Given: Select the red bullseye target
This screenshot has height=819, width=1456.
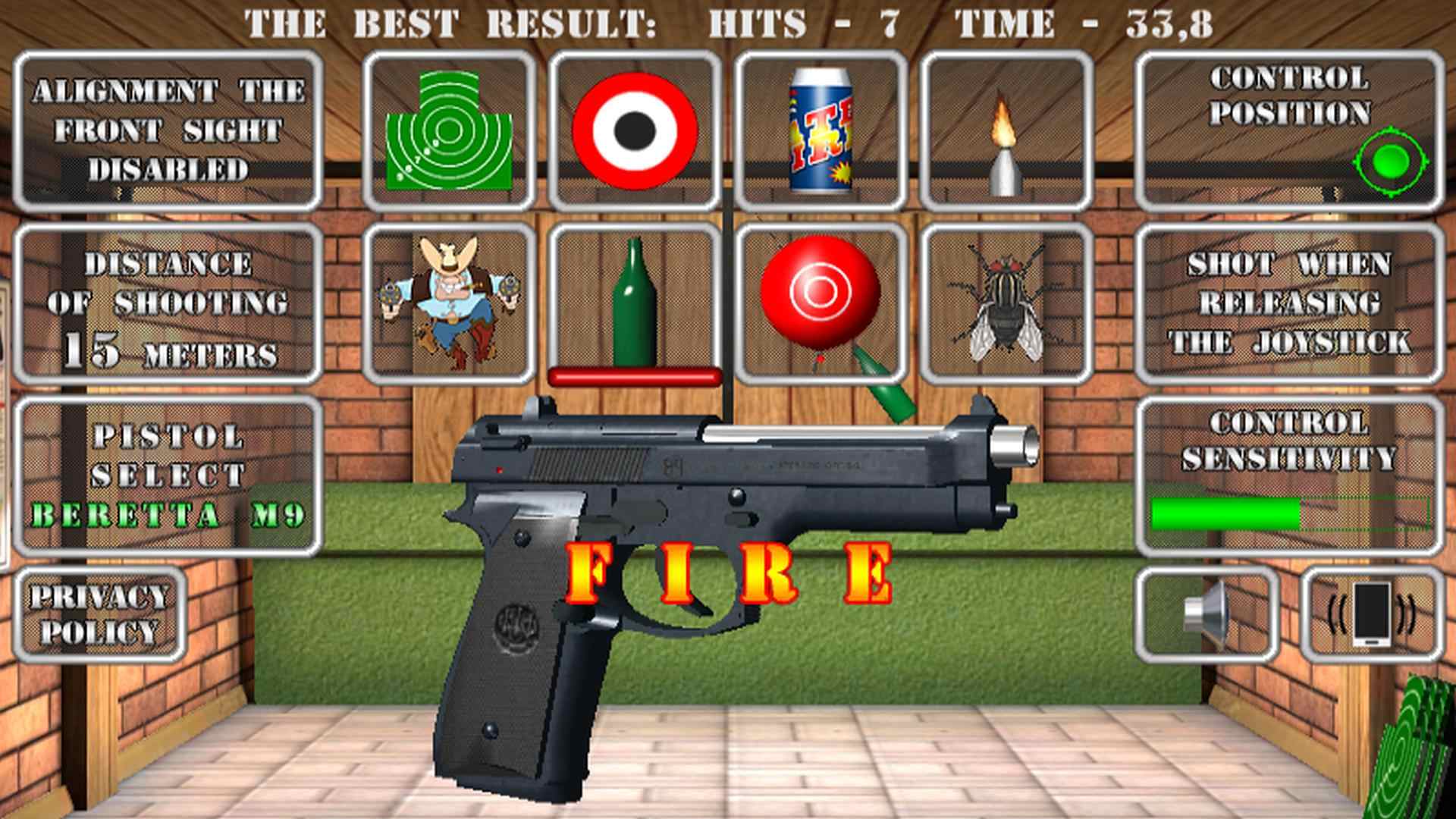Looking at the screenshot, I should (637, 129).
